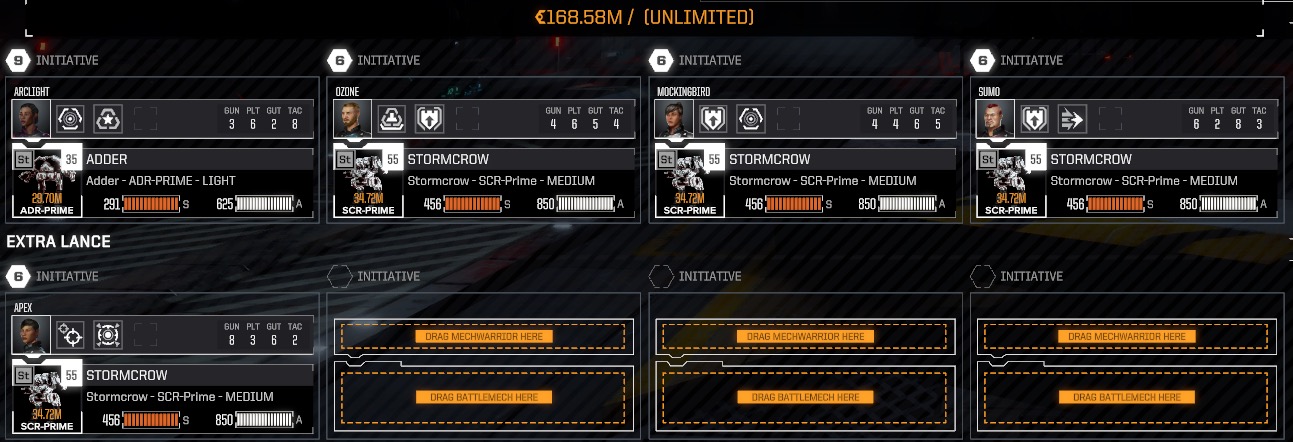Select Ozone's pilot portrait

(350, 118)
